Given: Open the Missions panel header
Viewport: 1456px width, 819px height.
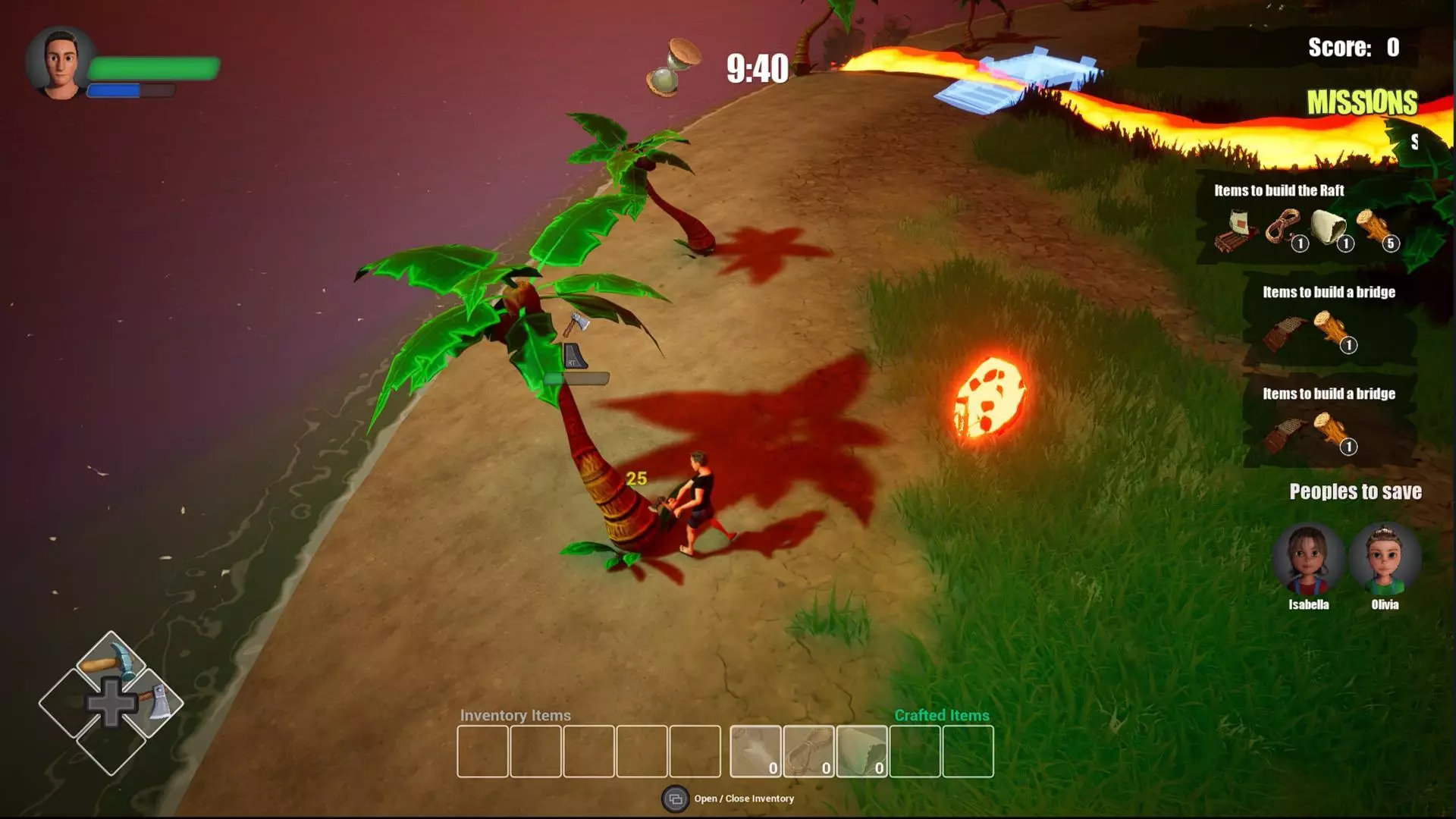Looking at the screenshot, I should pos(1361,102).
